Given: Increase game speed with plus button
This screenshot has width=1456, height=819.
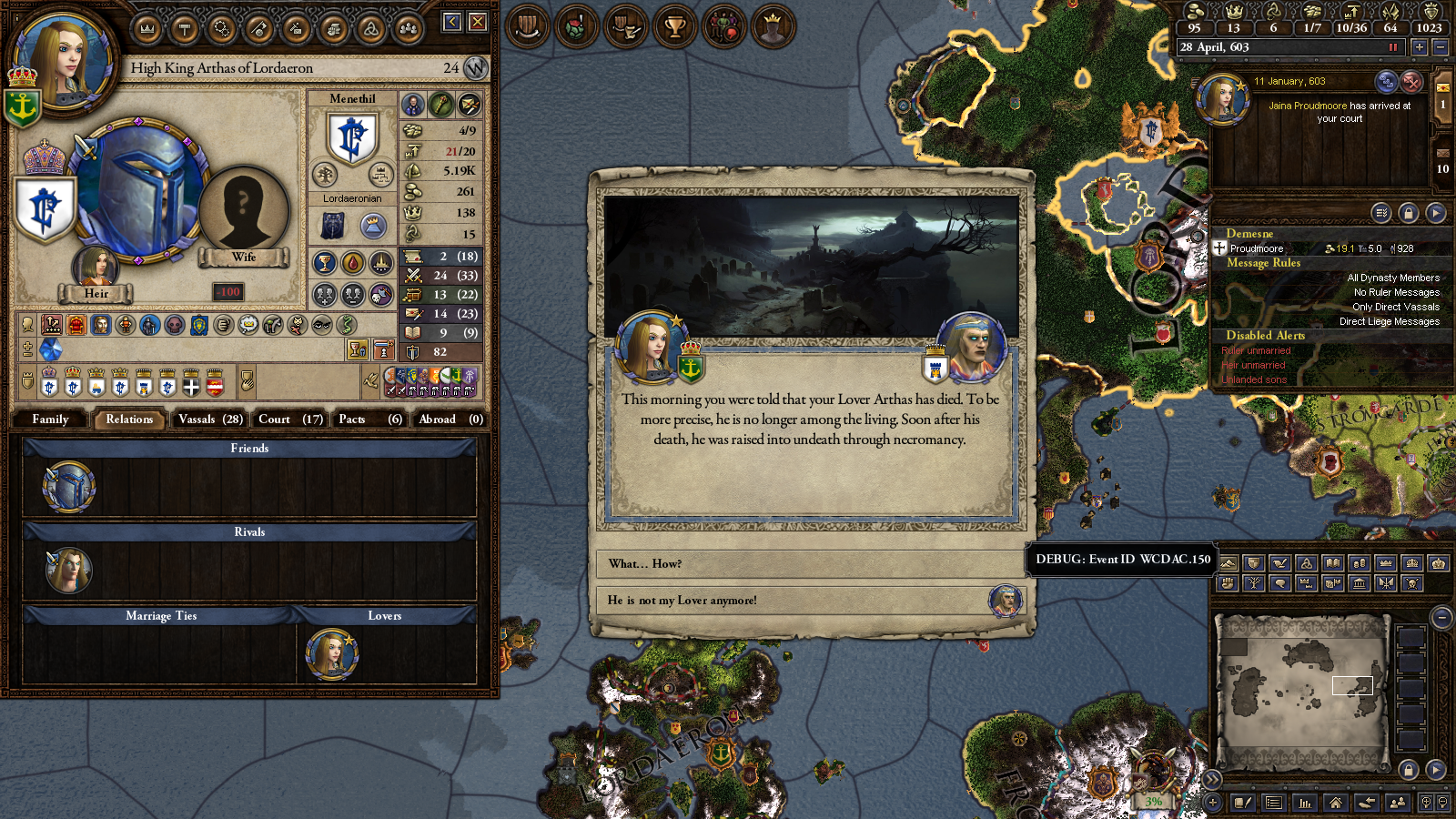Looking at the screenshot, I should point(1419,47).
